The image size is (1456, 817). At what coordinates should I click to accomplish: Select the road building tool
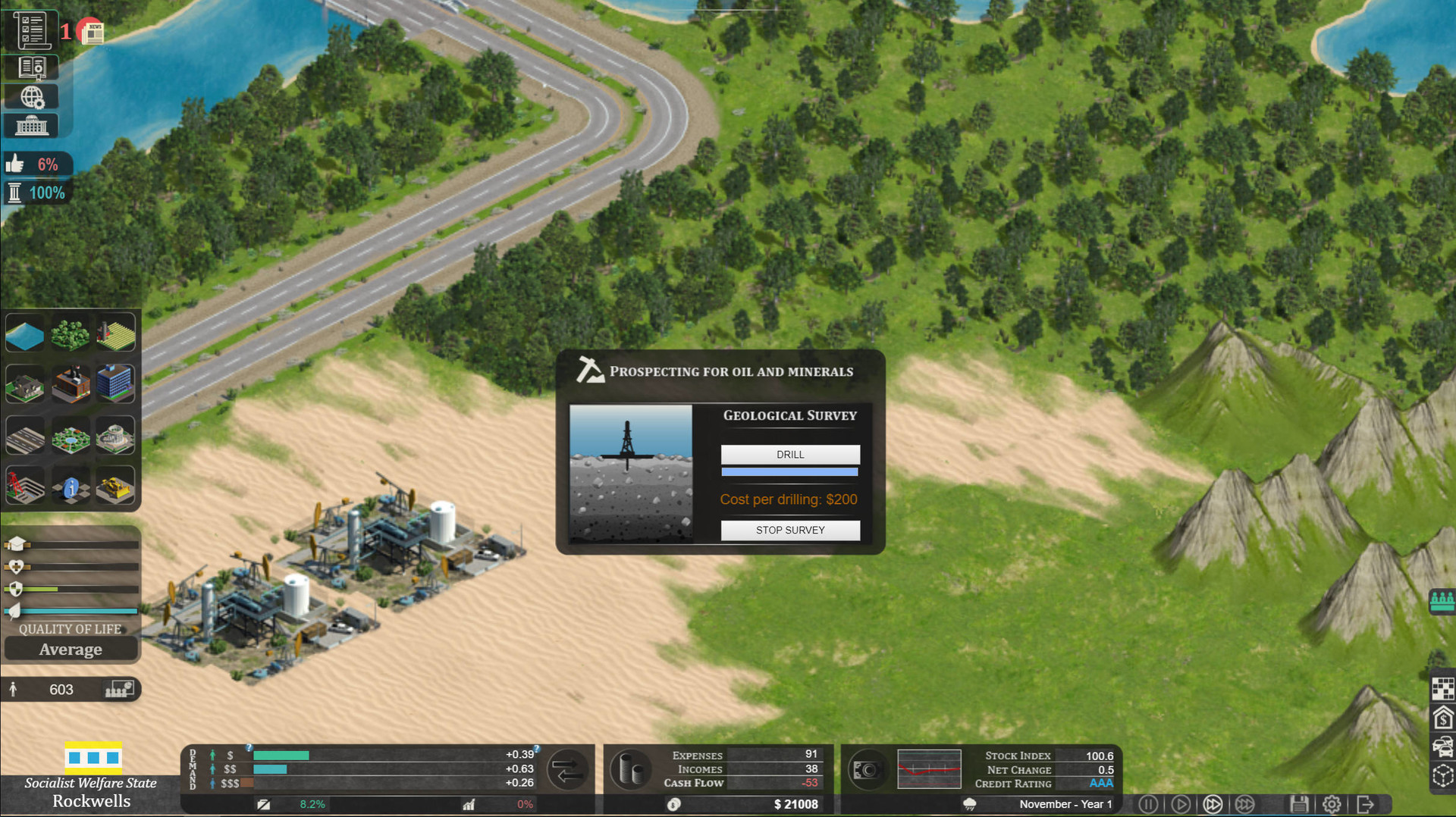point(25,436)
